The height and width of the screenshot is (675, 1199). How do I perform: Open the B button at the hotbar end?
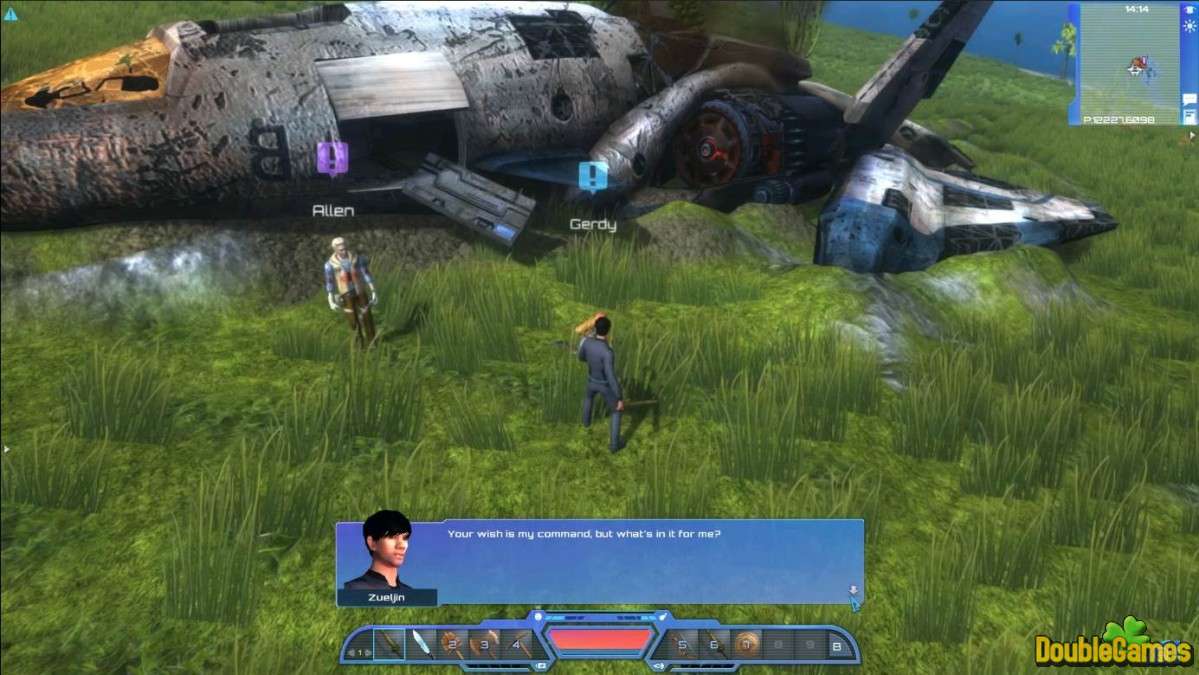pos(836,645)
